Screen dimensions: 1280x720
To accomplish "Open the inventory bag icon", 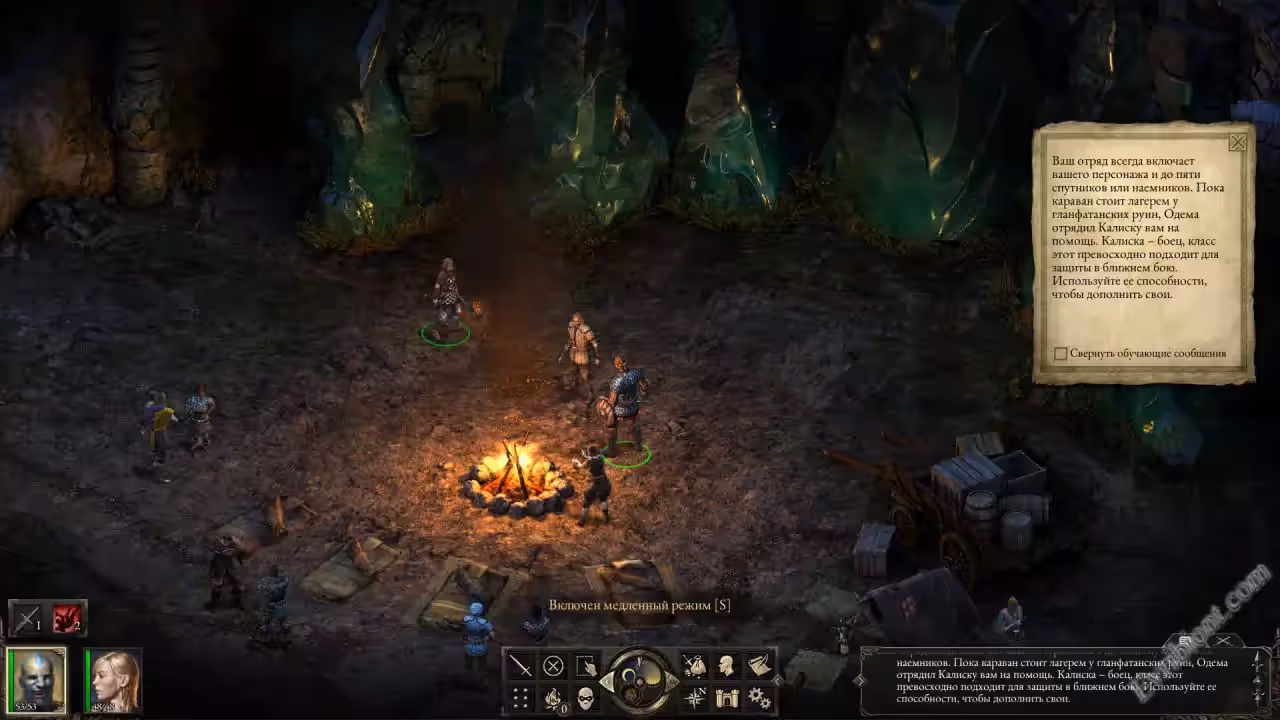I will click(x=694, y=665).
